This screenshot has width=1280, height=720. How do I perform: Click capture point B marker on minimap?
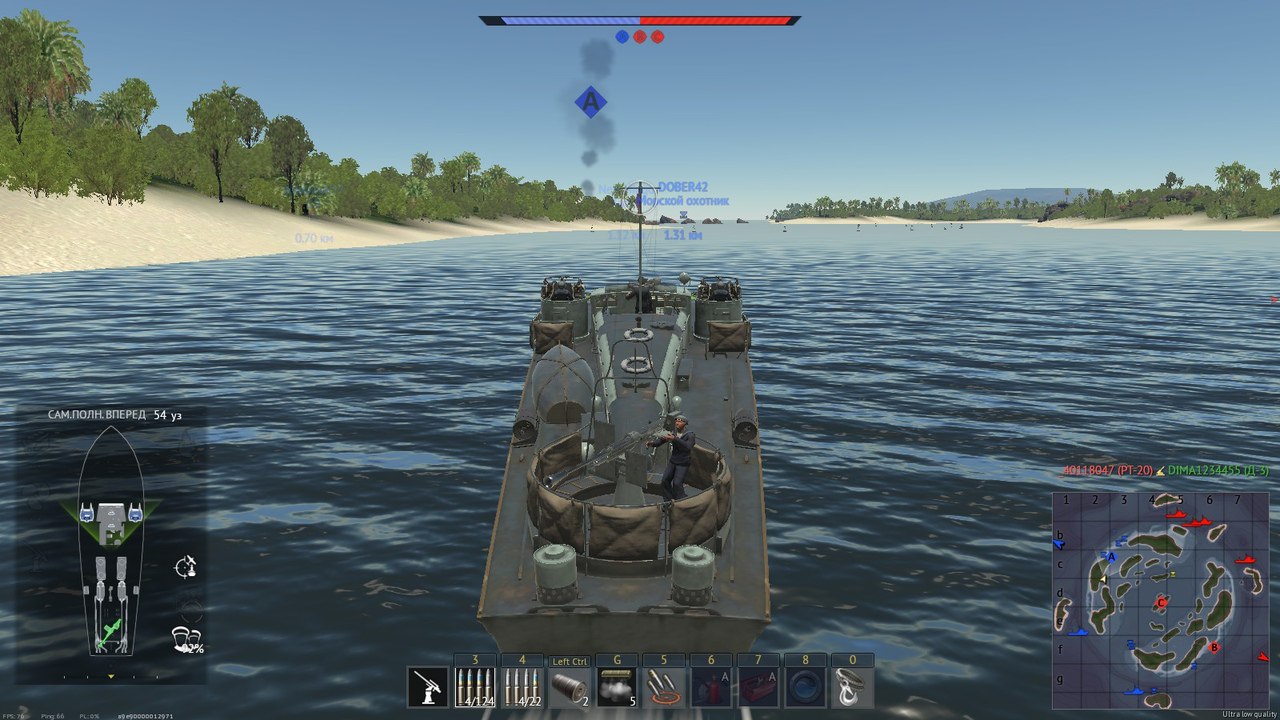point(1214,648)
